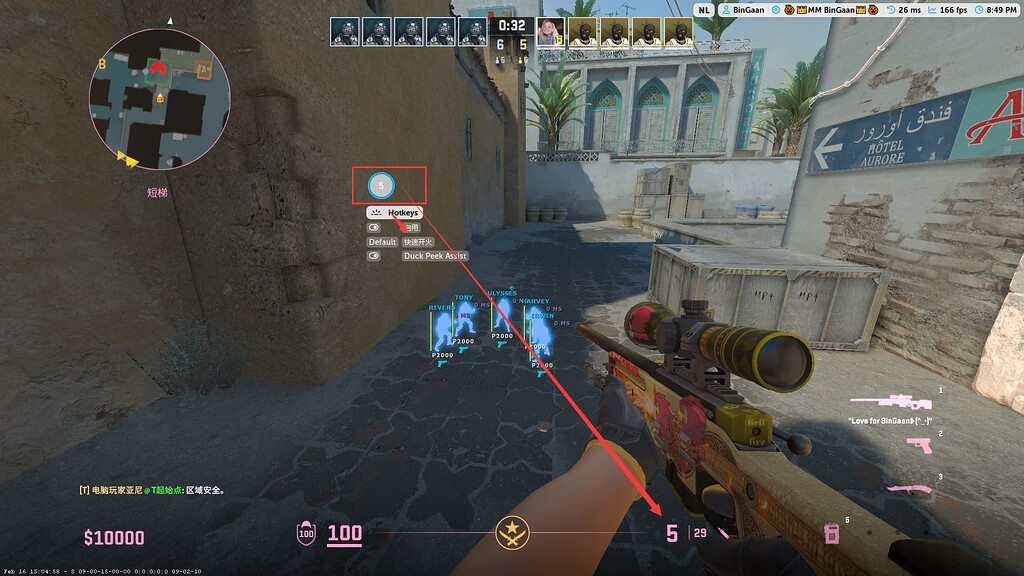Click the blue circular indicator showing 5

click(380, 185)
